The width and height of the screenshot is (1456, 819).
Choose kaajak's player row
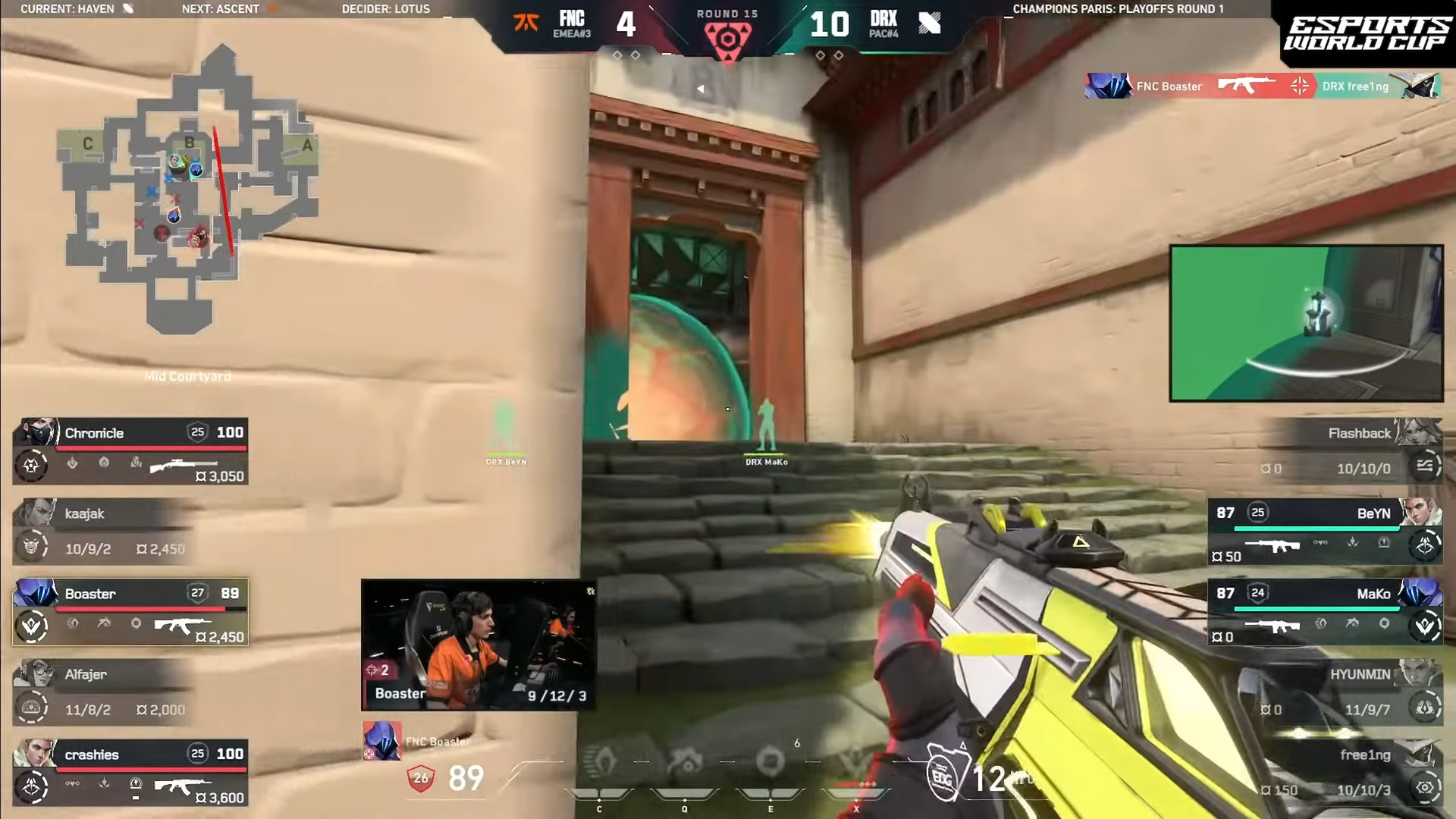click(x=102, y=531)
